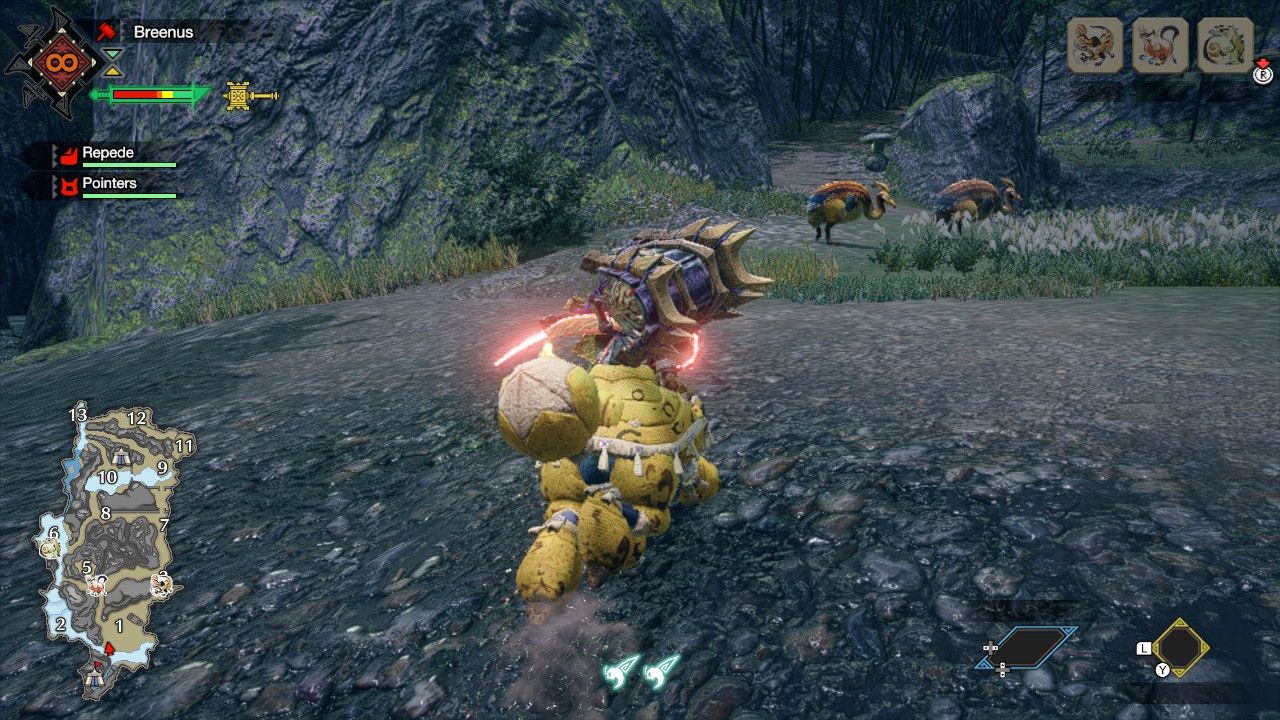This screenshot has width=1280, height=720.
Task: Click the Breenus quest objective banner
Action: point(162,32)
